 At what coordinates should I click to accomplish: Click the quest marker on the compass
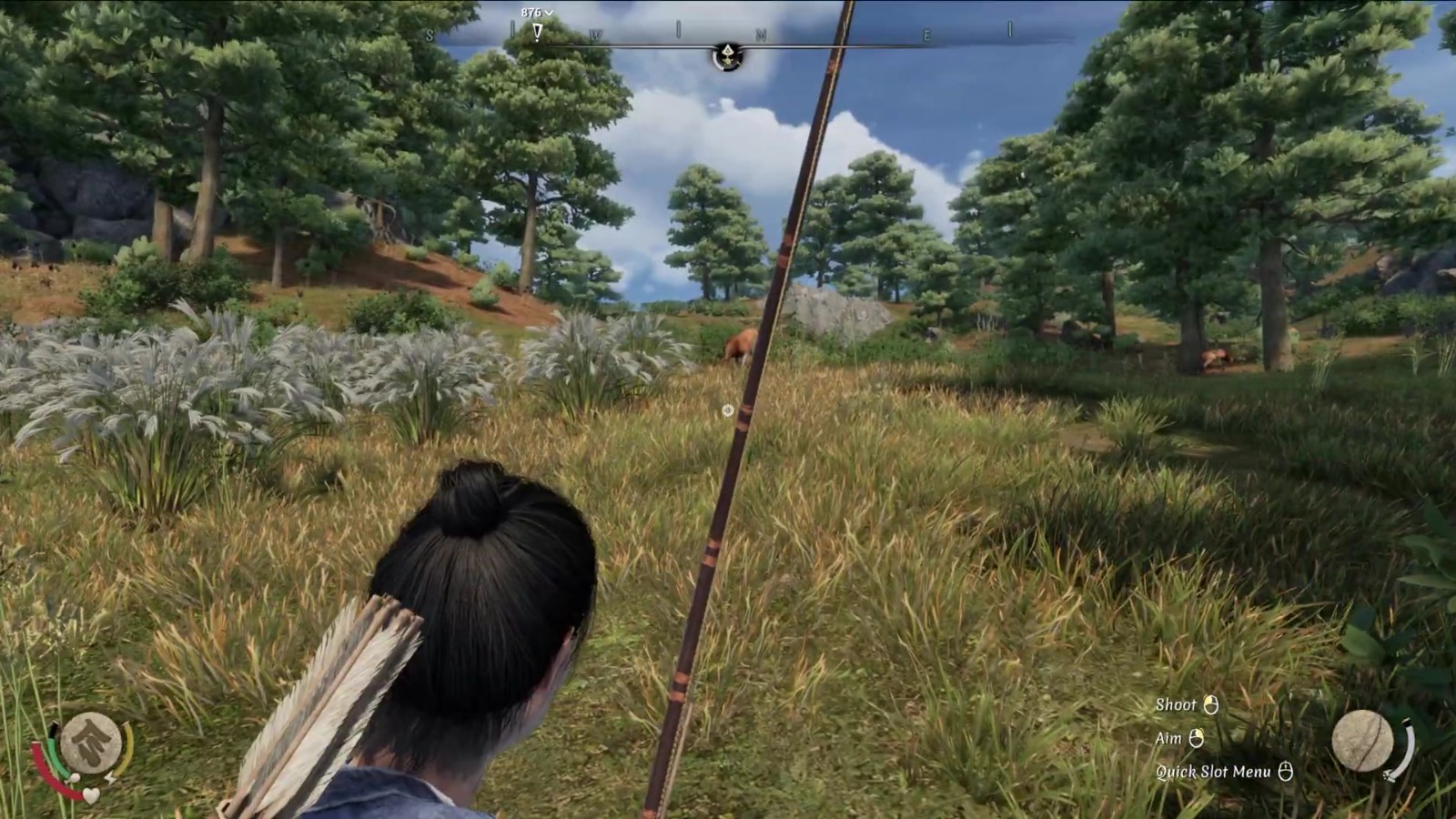coord(537,32)
